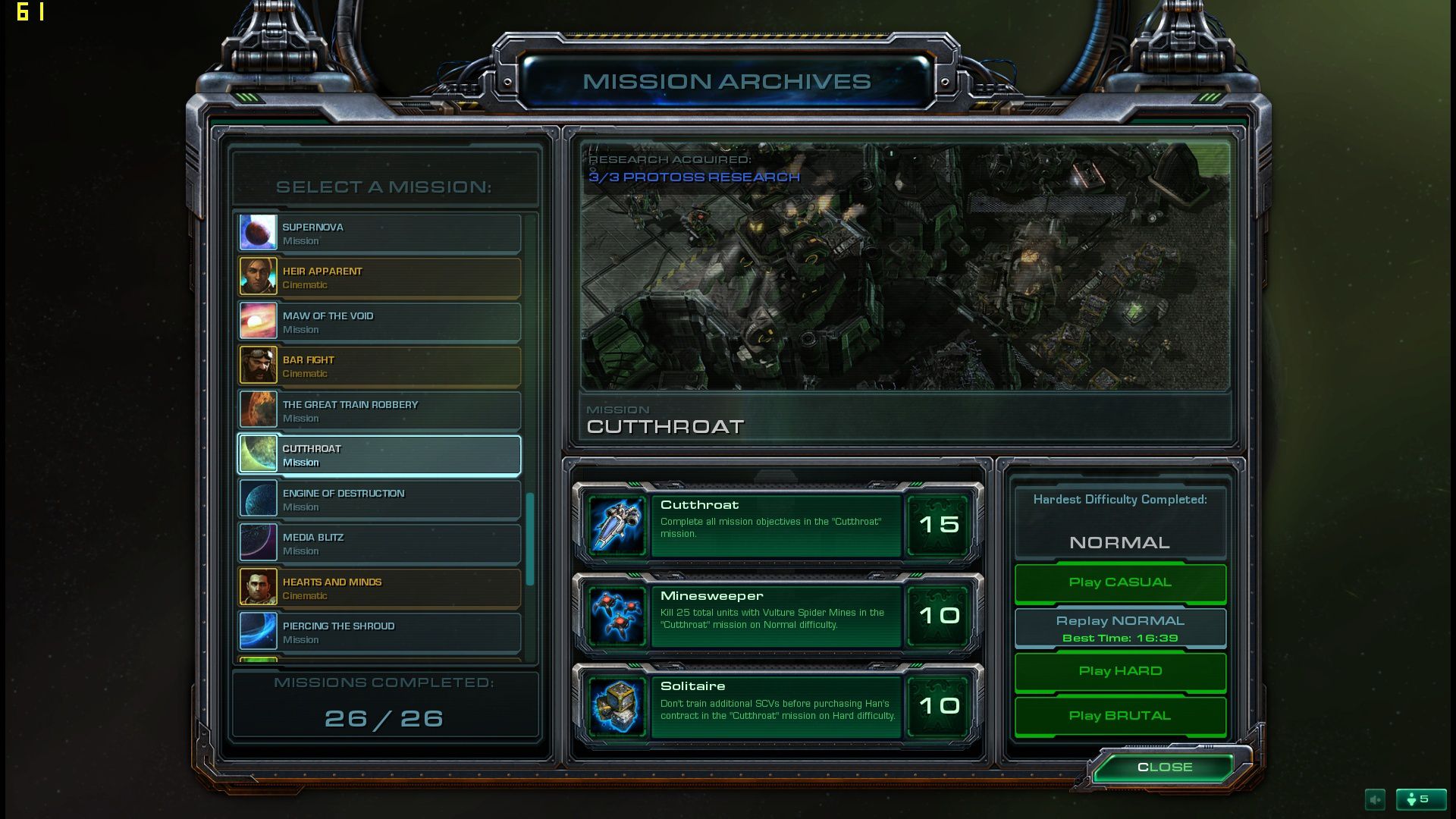
Task: Select the Cutthroat mission entry
Action: [x=379, y=455]
